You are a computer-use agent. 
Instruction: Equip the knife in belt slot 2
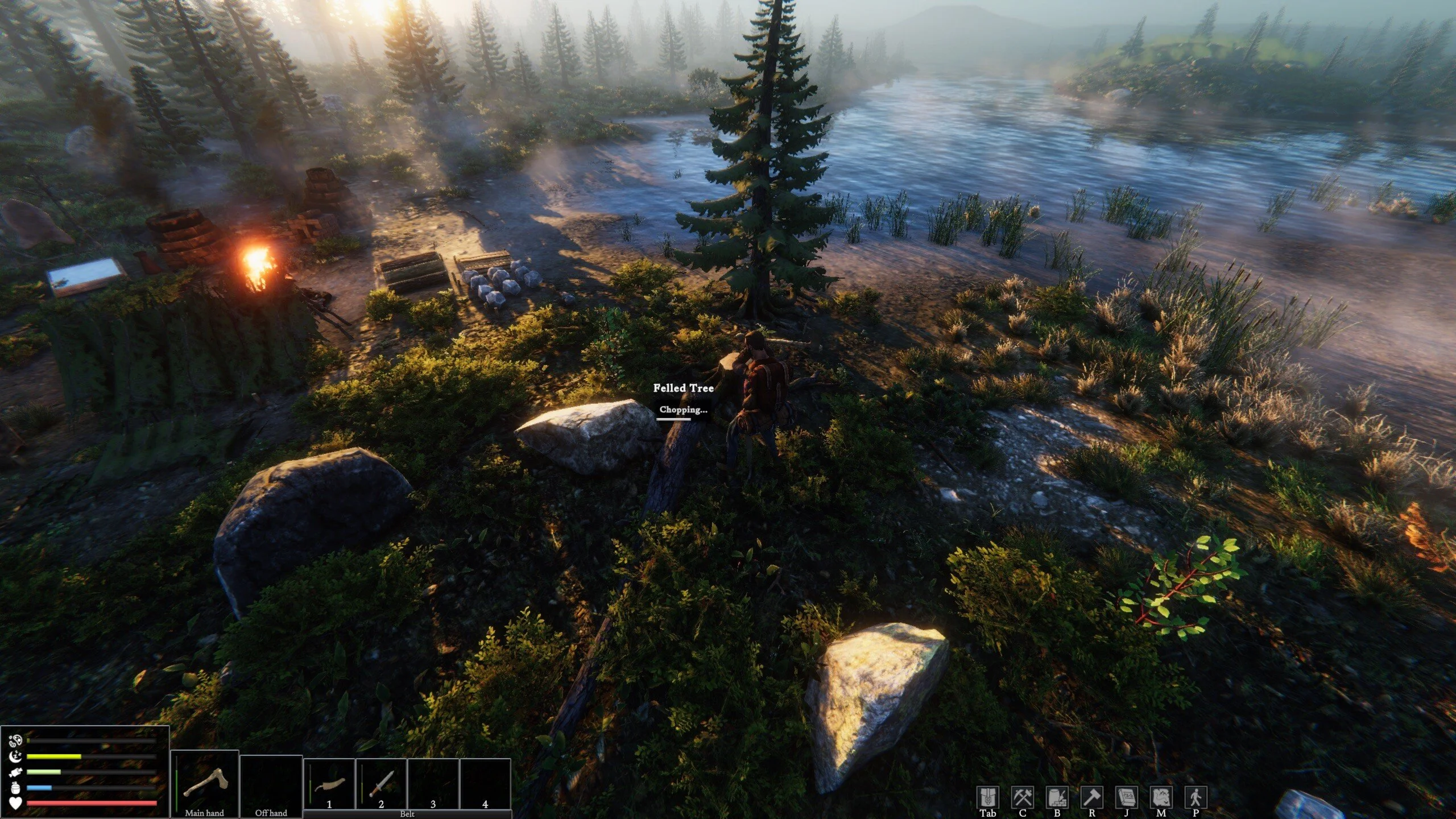point(381,783)
